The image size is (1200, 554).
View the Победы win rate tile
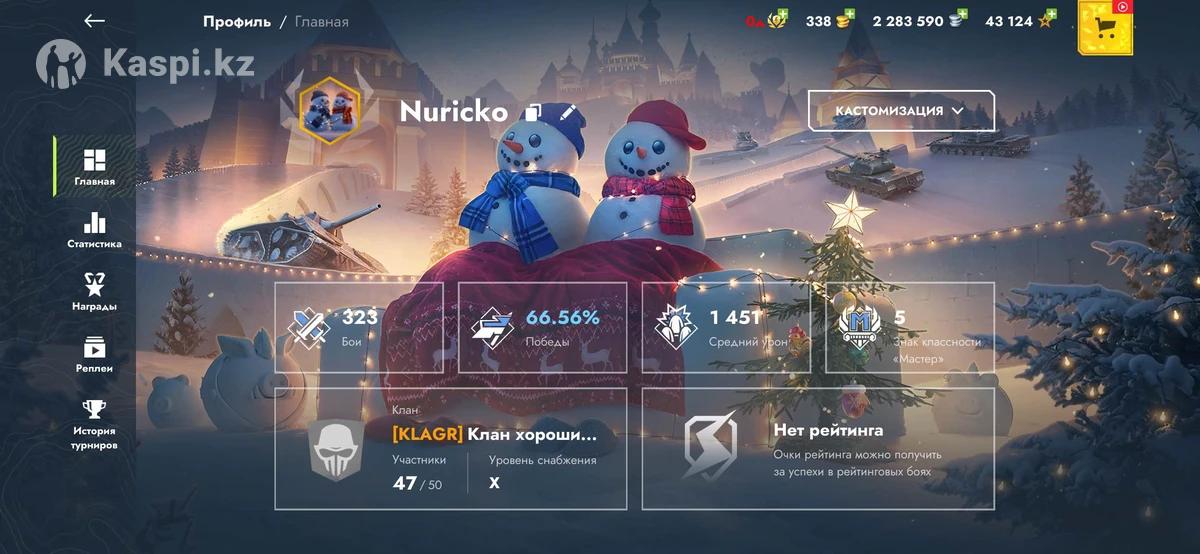coord(543,327)
